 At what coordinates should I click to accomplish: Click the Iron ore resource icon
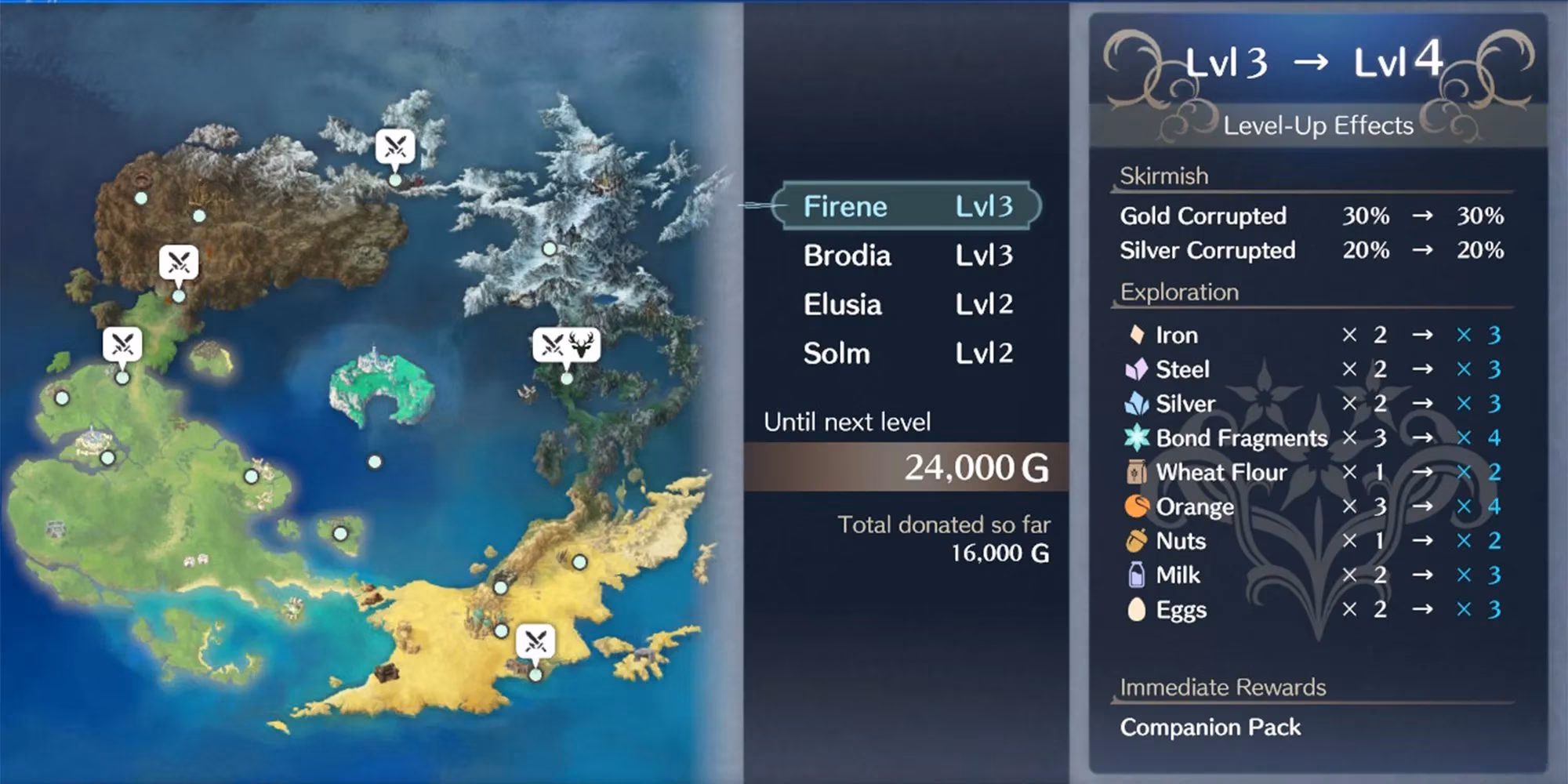pos(1136,335)
